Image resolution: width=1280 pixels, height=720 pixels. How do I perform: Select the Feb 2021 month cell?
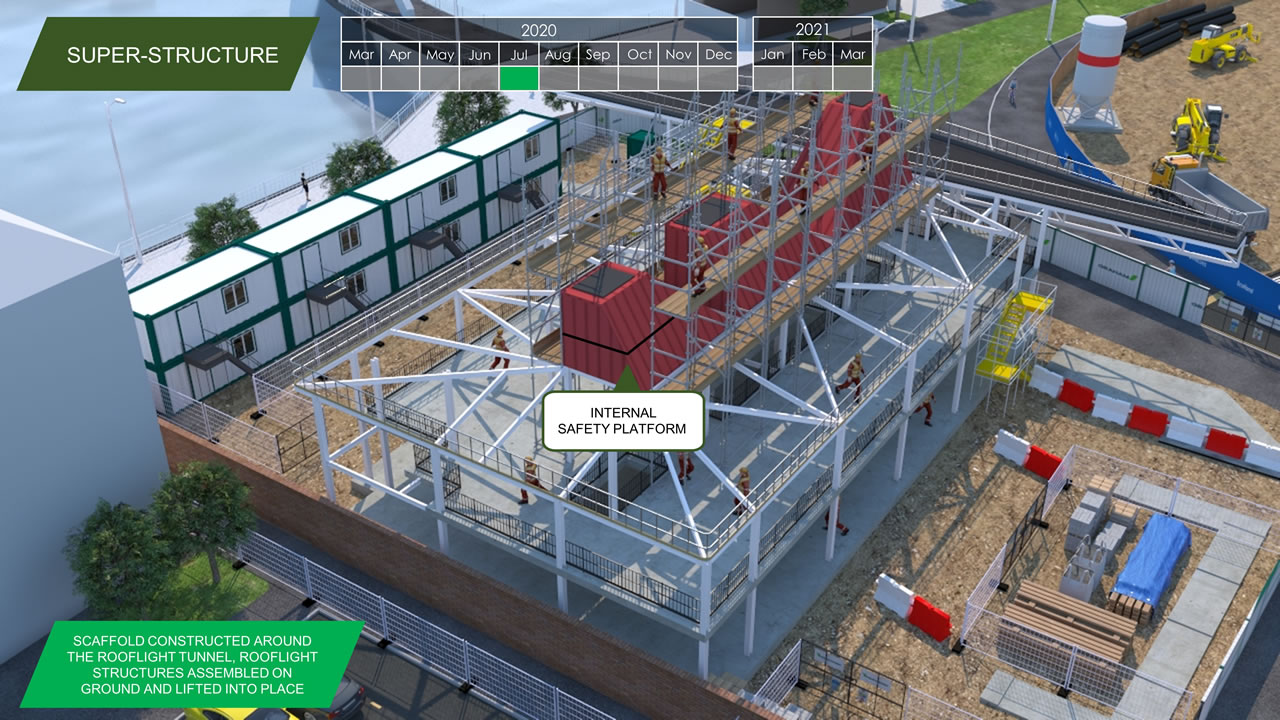(814, 55)
